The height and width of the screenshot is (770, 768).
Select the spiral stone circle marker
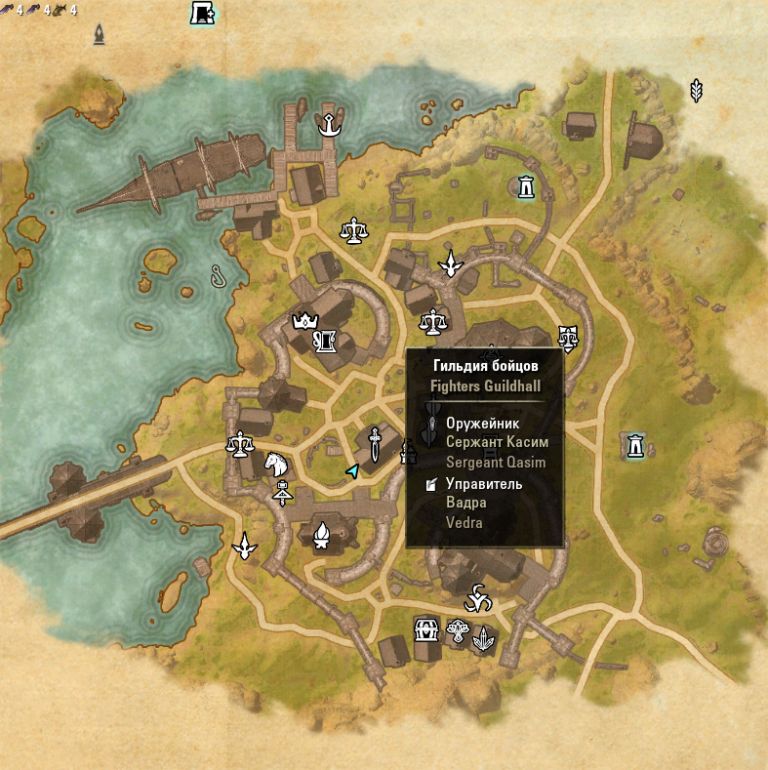[717, 542]
